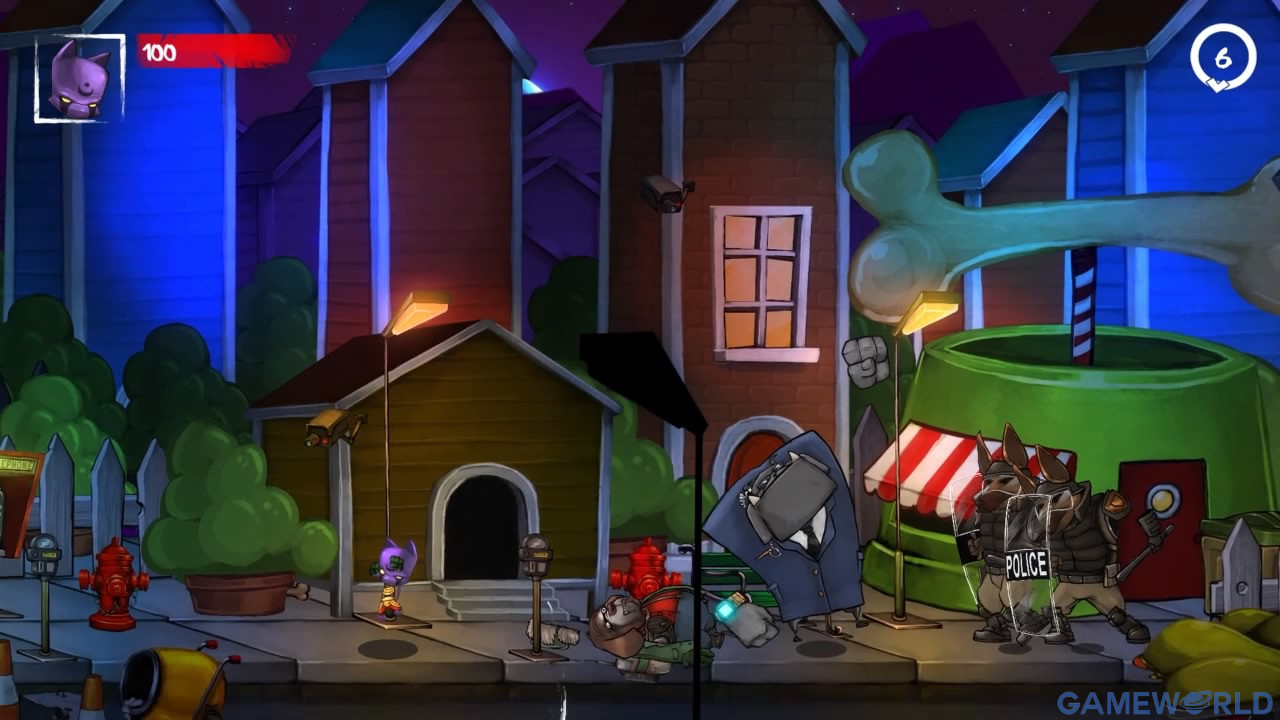Click the purple cat character portrait
1280x720 pixels.
click(x=80, y=79)
